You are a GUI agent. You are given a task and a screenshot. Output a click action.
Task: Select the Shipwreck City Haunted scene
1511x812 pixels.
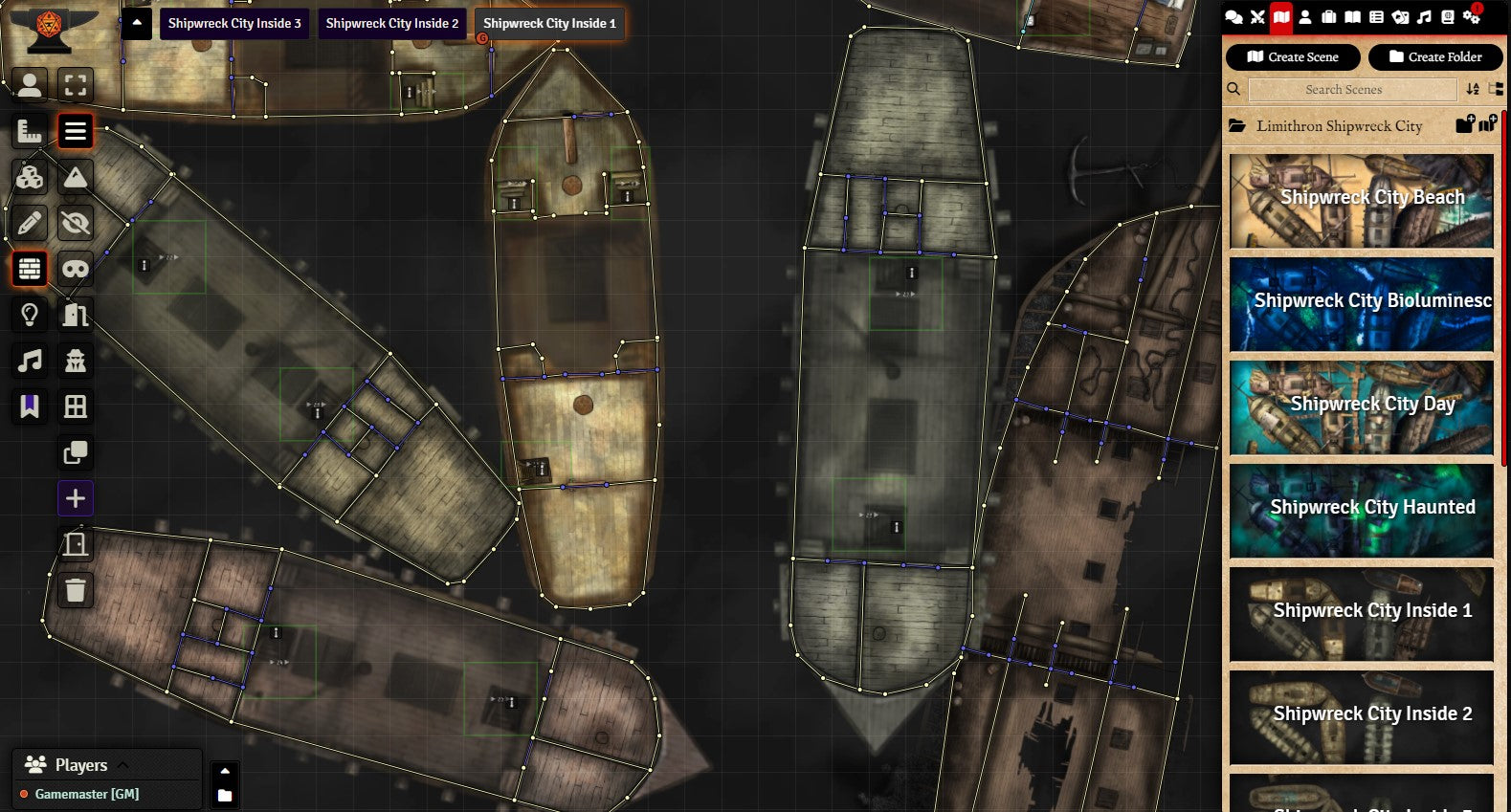pos(1361,511)
